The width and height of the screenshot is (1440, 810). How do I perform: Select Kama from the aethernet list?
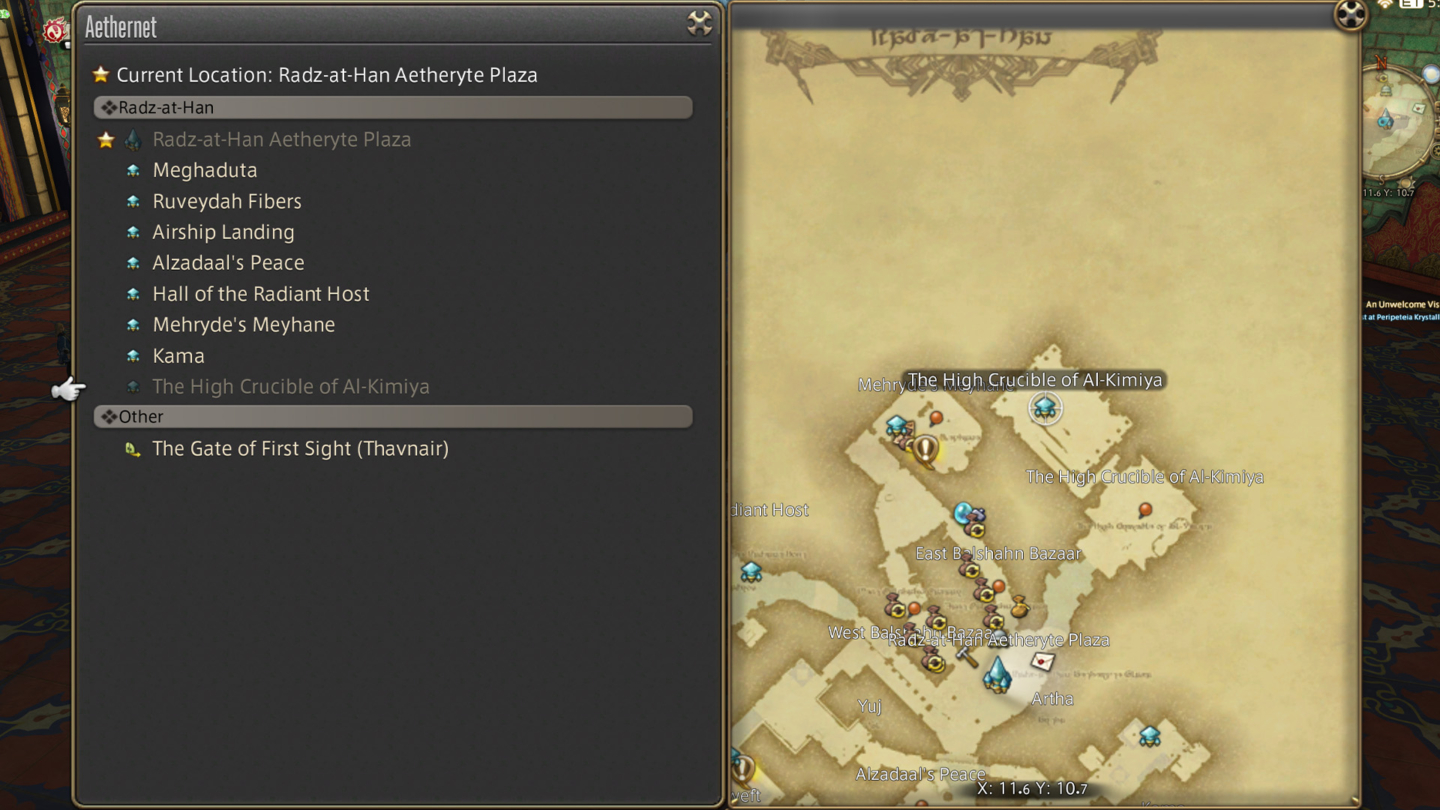(x=179, y=355)
